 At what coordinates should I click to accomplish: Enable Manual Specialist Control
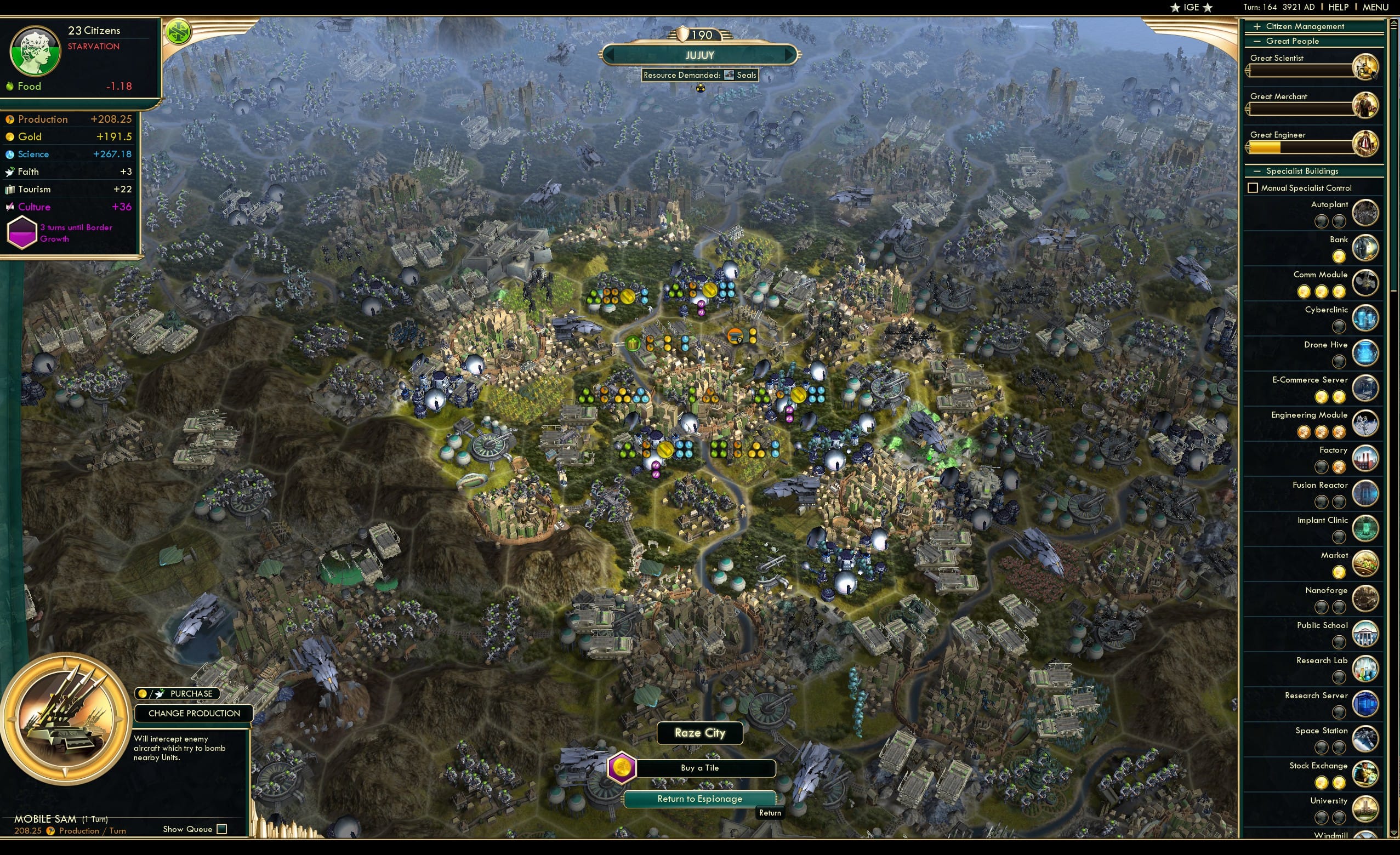click(x=1254, y=187)
